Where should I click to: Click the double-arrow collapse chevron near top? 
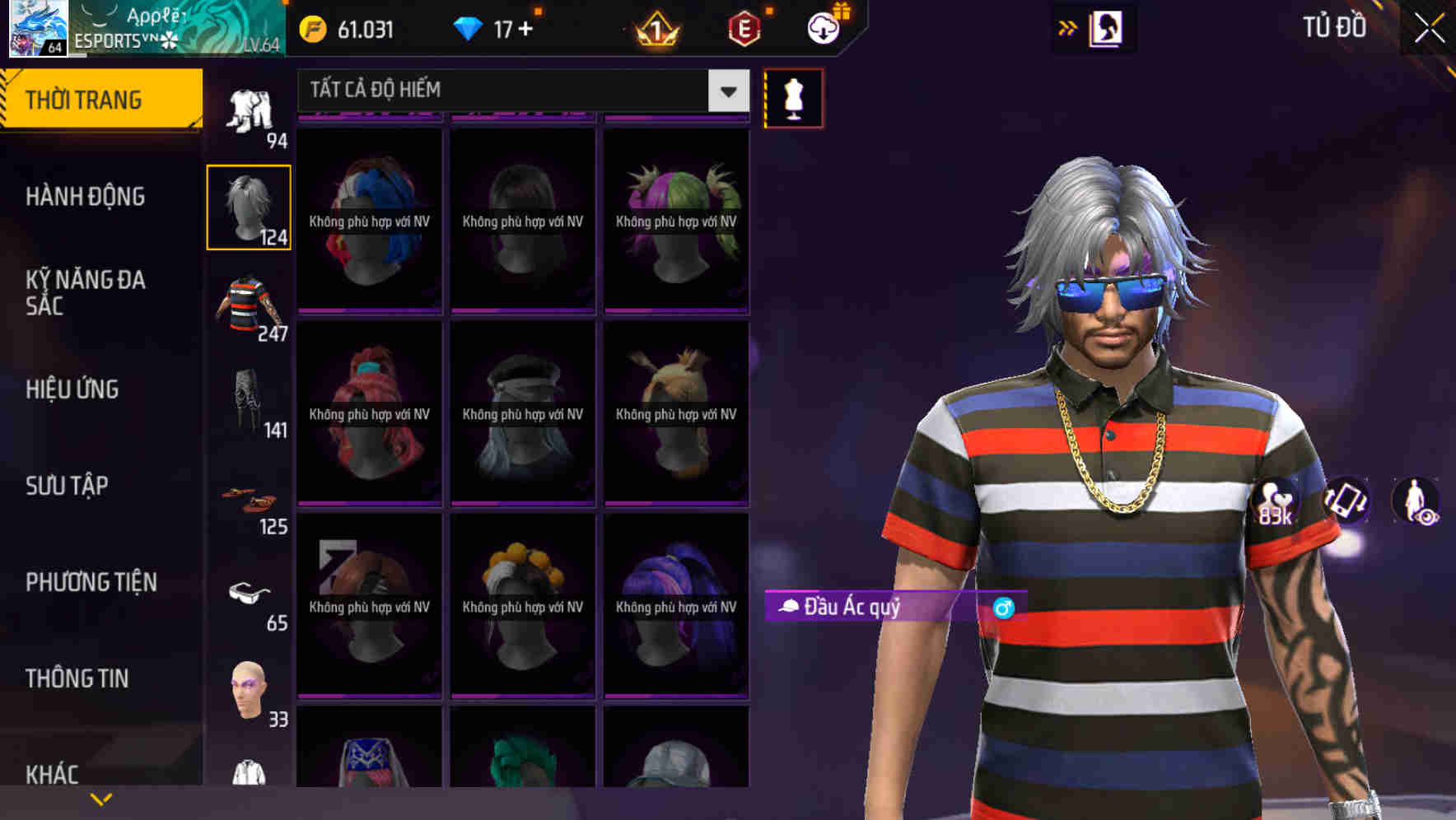click(x=1067, y=27)
